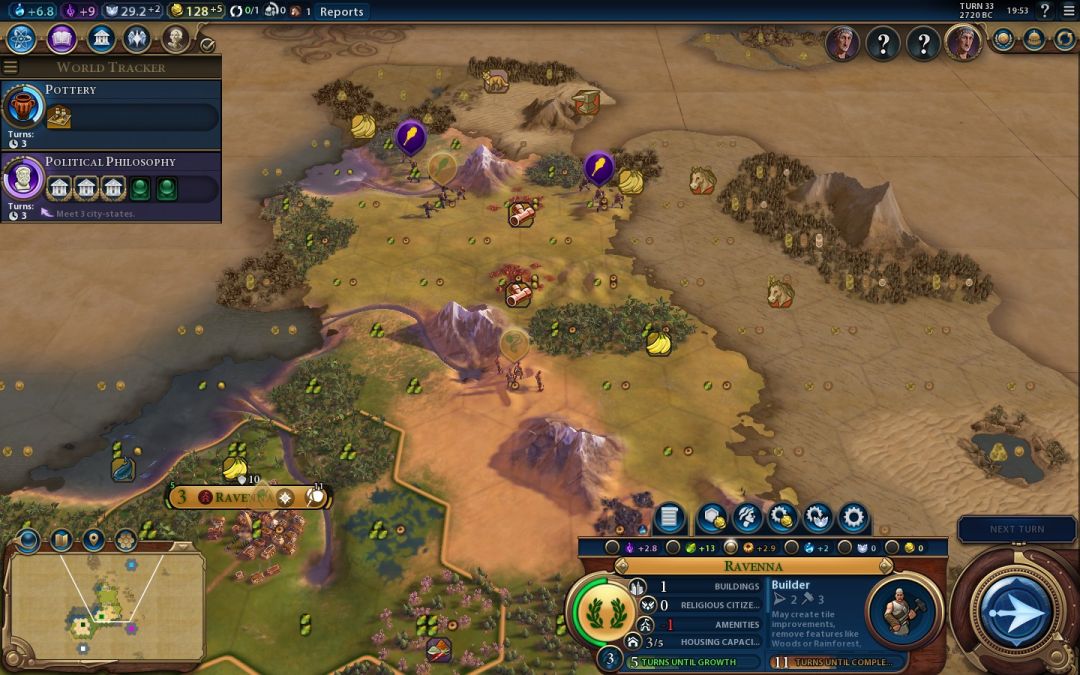Click the player leader portrait in diplomacy ribbon
Image resolution: width=1080 pixels, height=675 pixels.
pos(963,43)
